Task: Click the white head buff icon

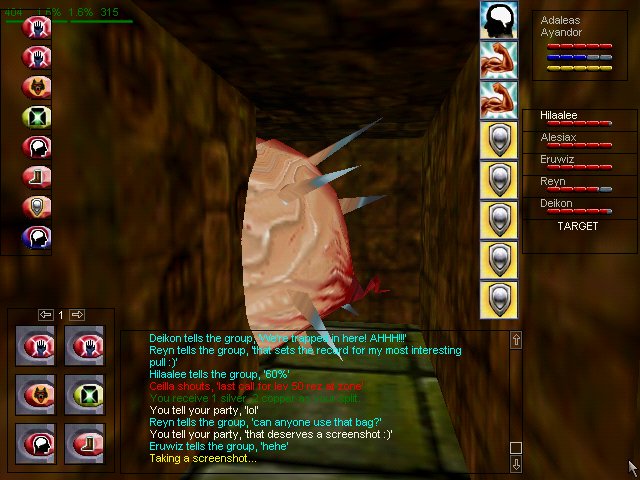Action: tap(498, 19)
